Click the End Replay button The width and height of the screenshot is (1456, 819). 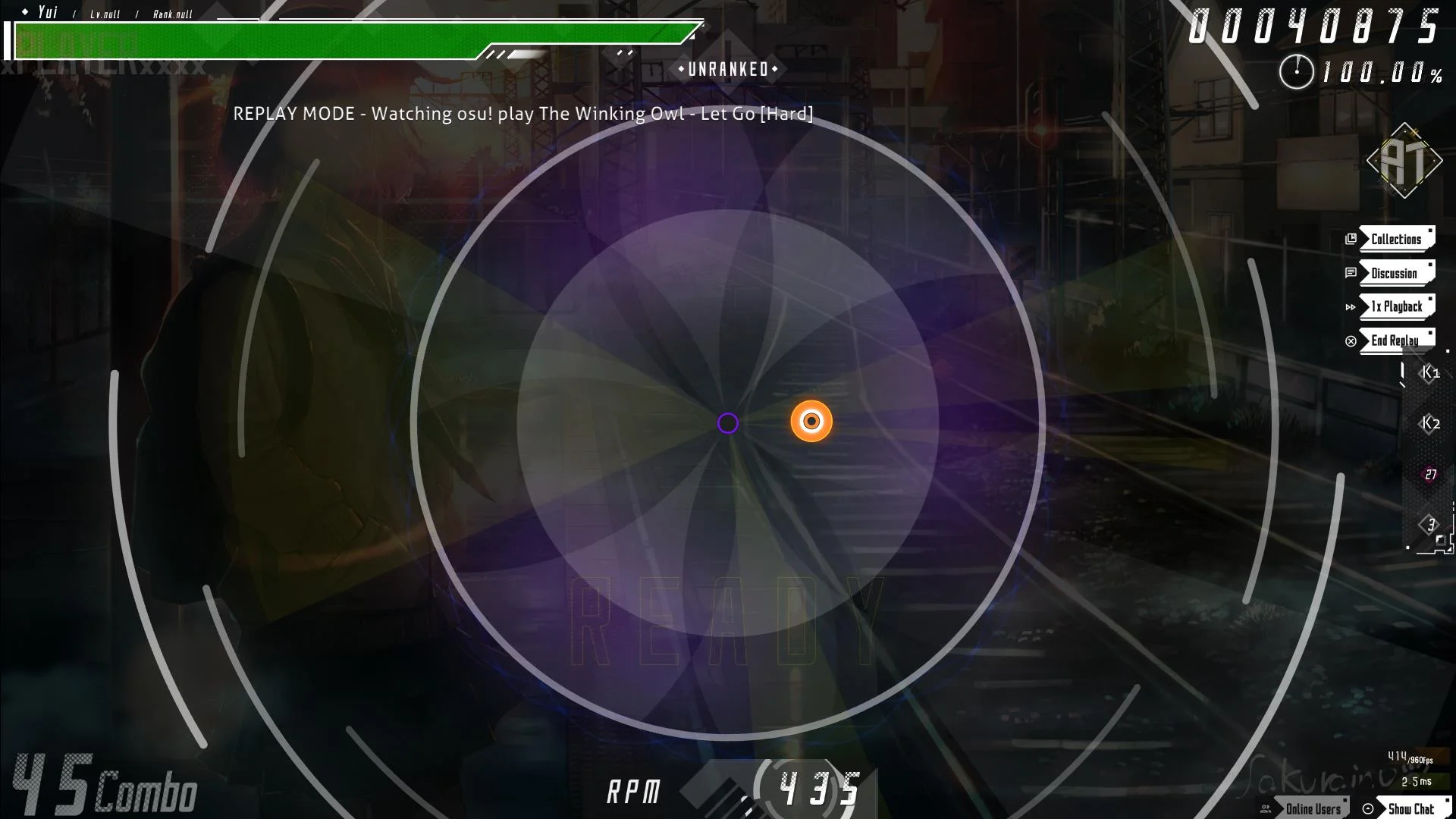[1395, 341]
